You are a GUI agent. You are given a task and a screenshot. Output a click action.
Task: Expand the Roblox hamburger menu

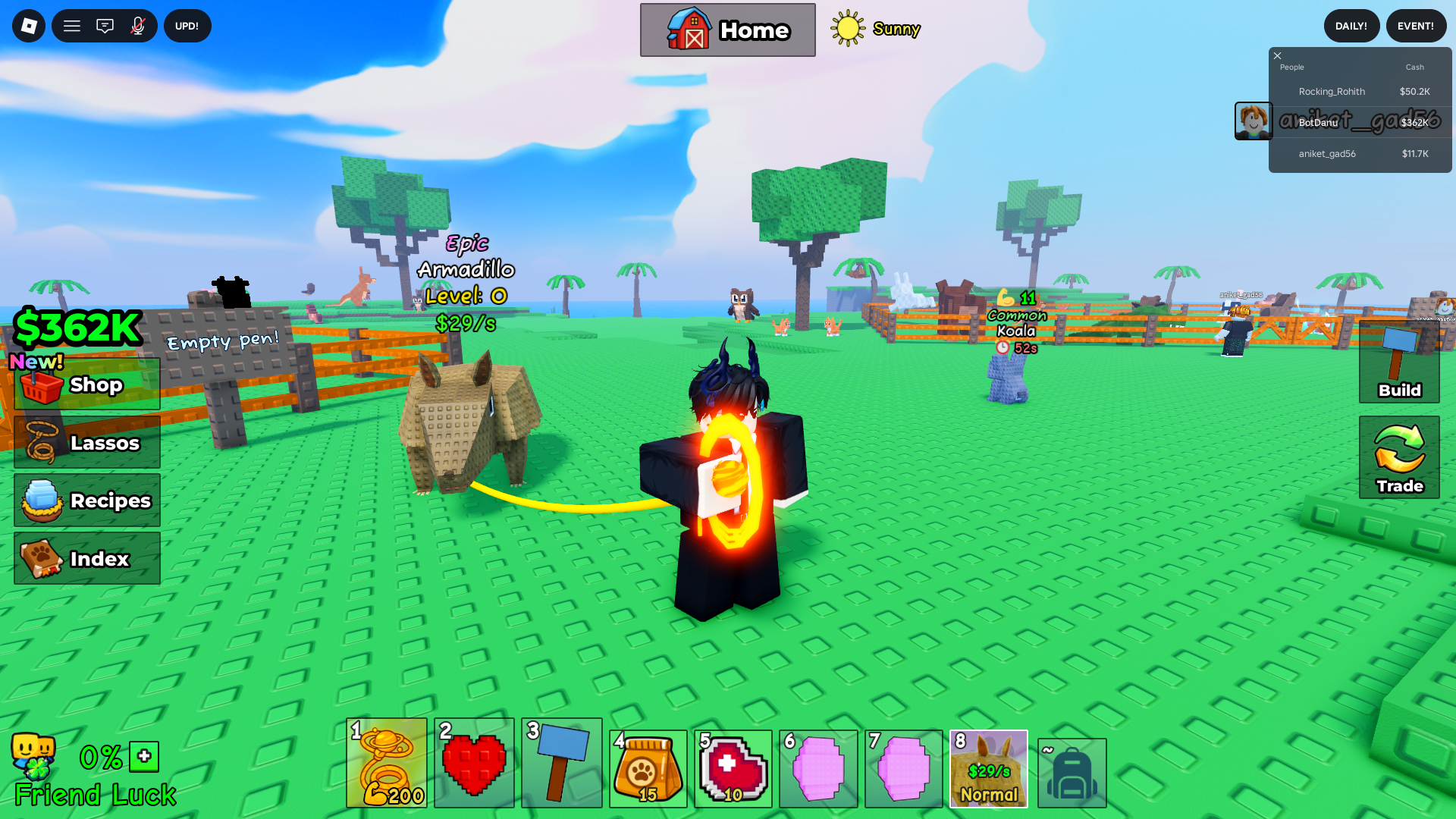pyautogui.click(x=71, y=25)
